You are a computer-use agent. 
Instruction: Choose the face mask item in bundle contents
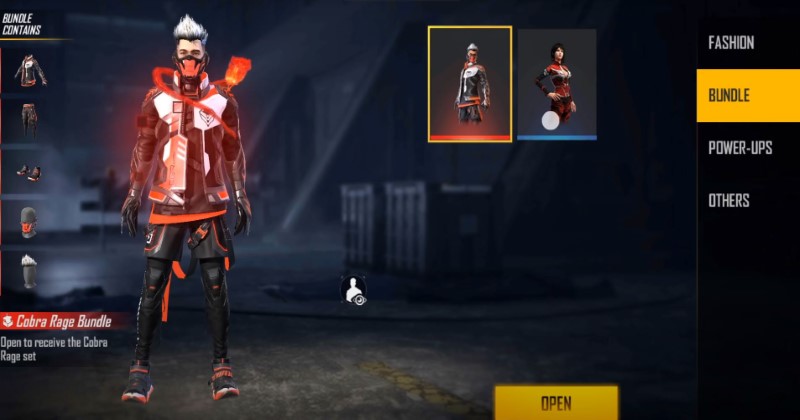tap(28, 222)
